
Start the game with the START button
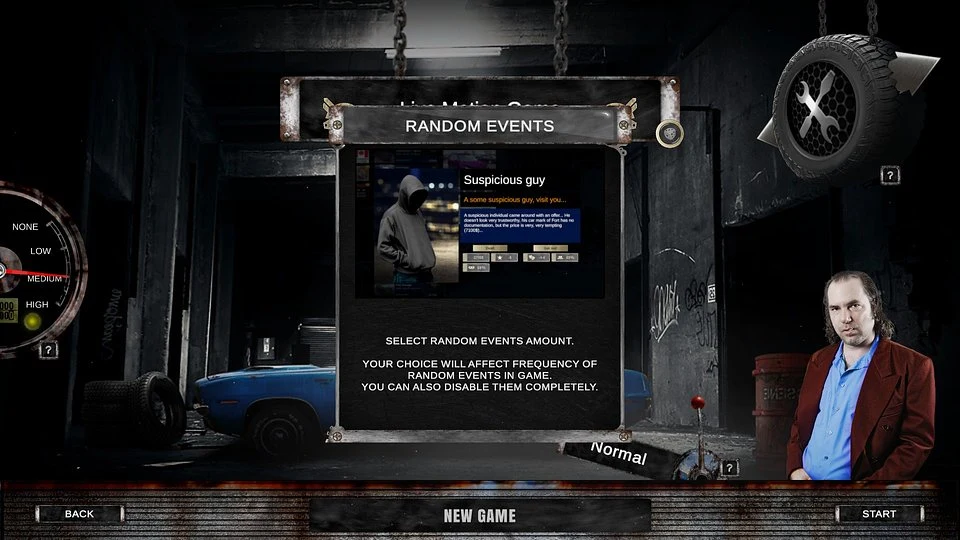click(879, 514)
